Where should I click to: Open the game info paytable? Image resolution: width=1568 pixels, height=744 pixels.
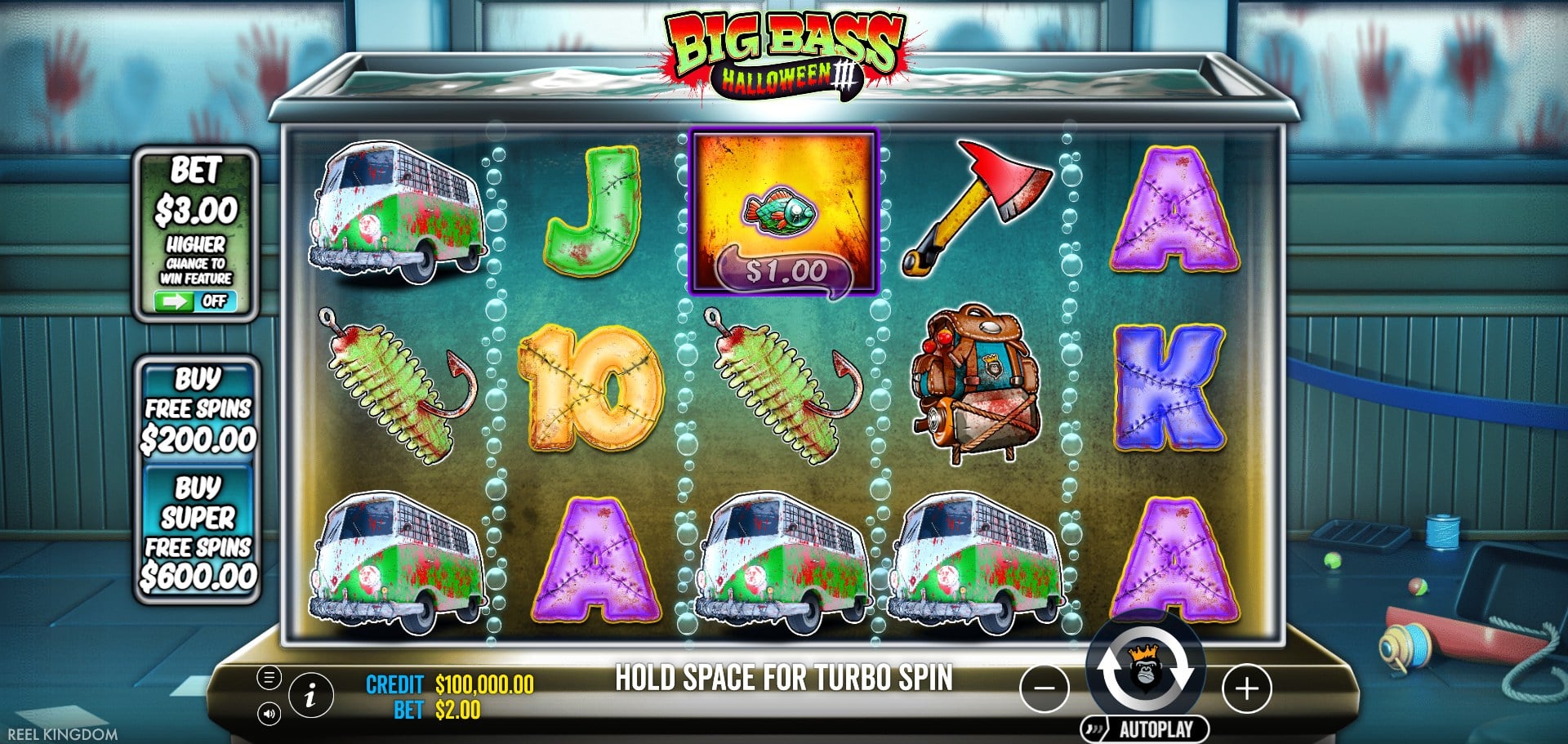pos(310,697)
